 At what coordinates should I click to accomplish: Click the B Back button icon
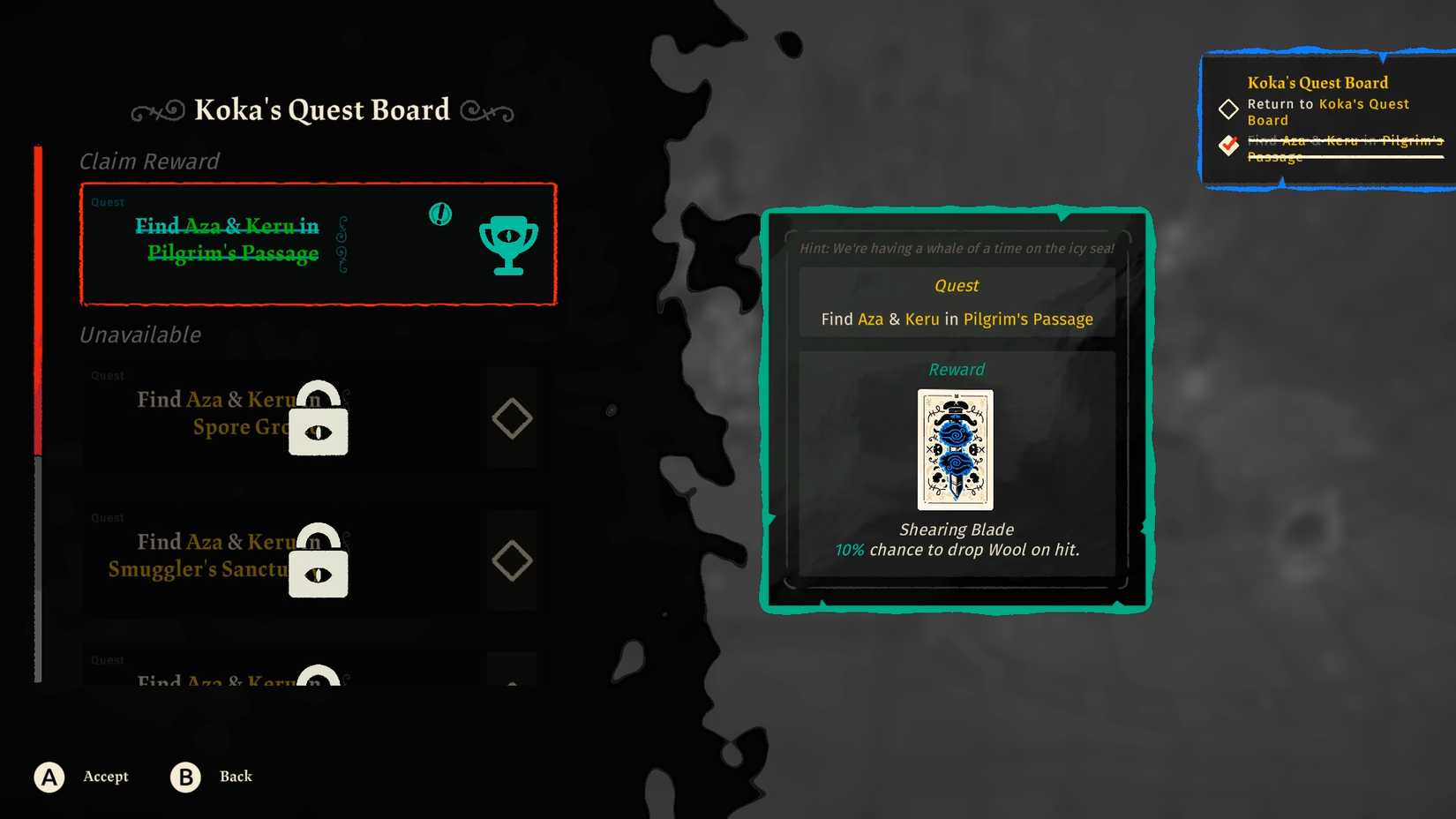coord(184,777)
